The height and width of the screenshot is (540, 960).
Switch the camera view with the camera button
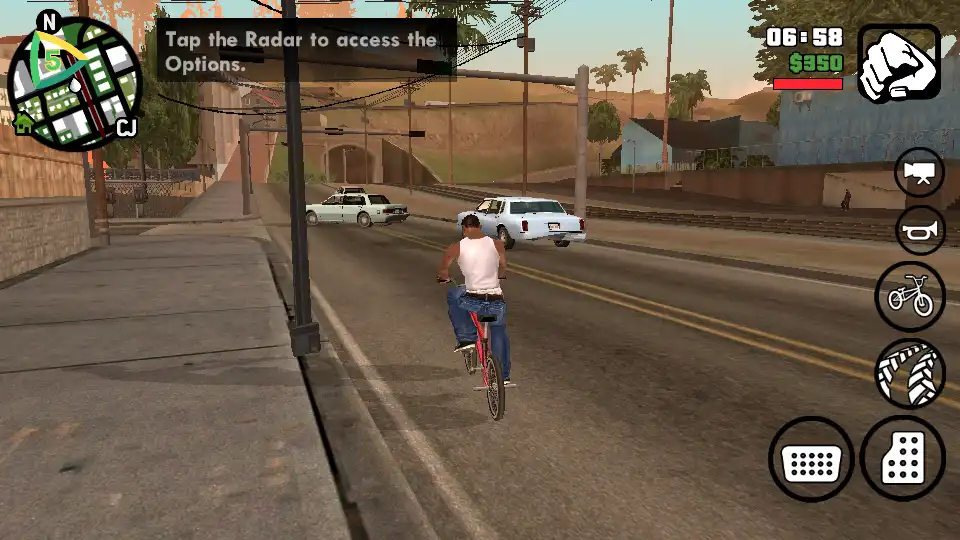coord(919,173)
